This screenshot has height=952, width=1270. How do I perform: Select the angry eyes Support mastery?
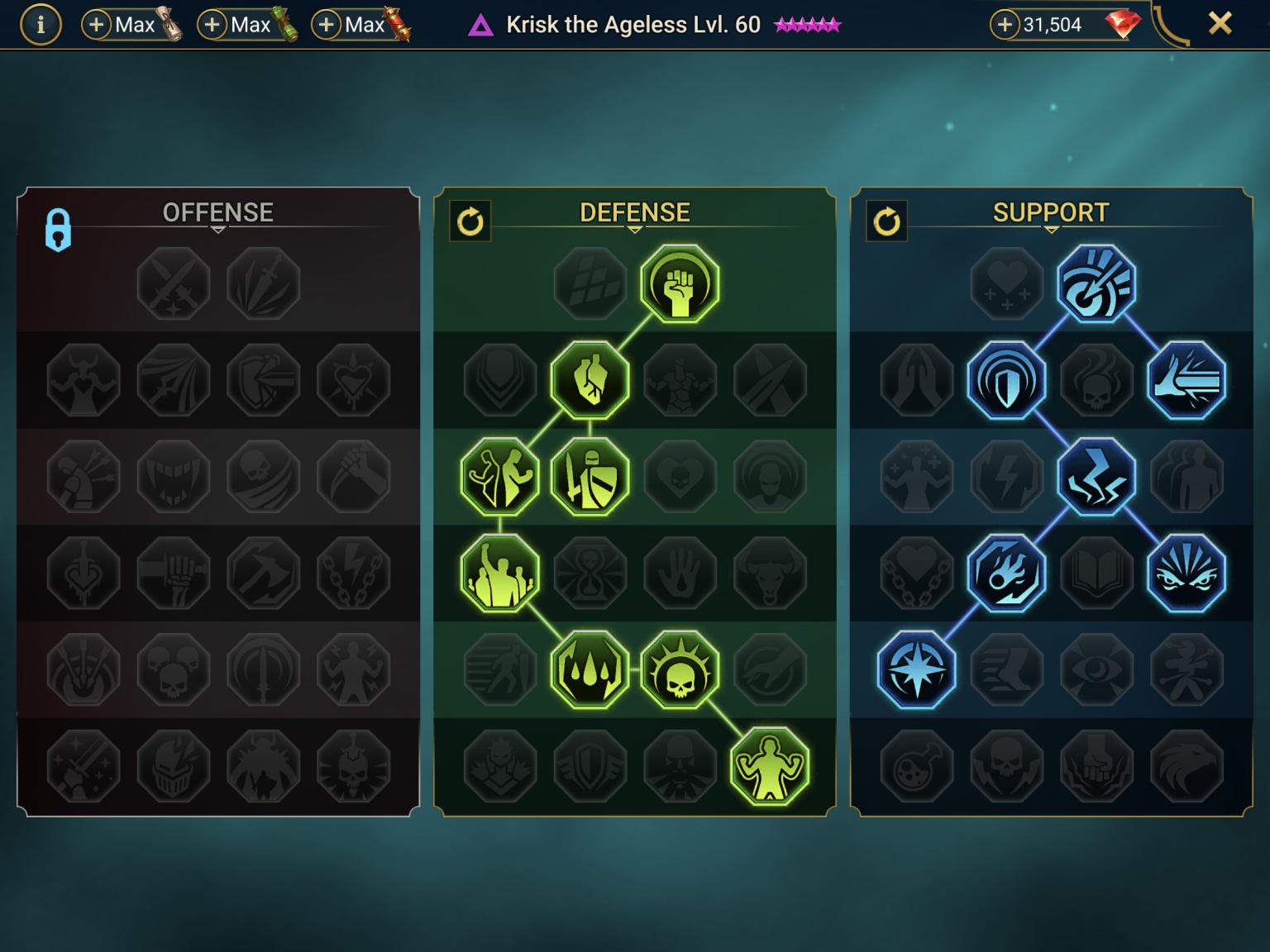(1186, 574)
